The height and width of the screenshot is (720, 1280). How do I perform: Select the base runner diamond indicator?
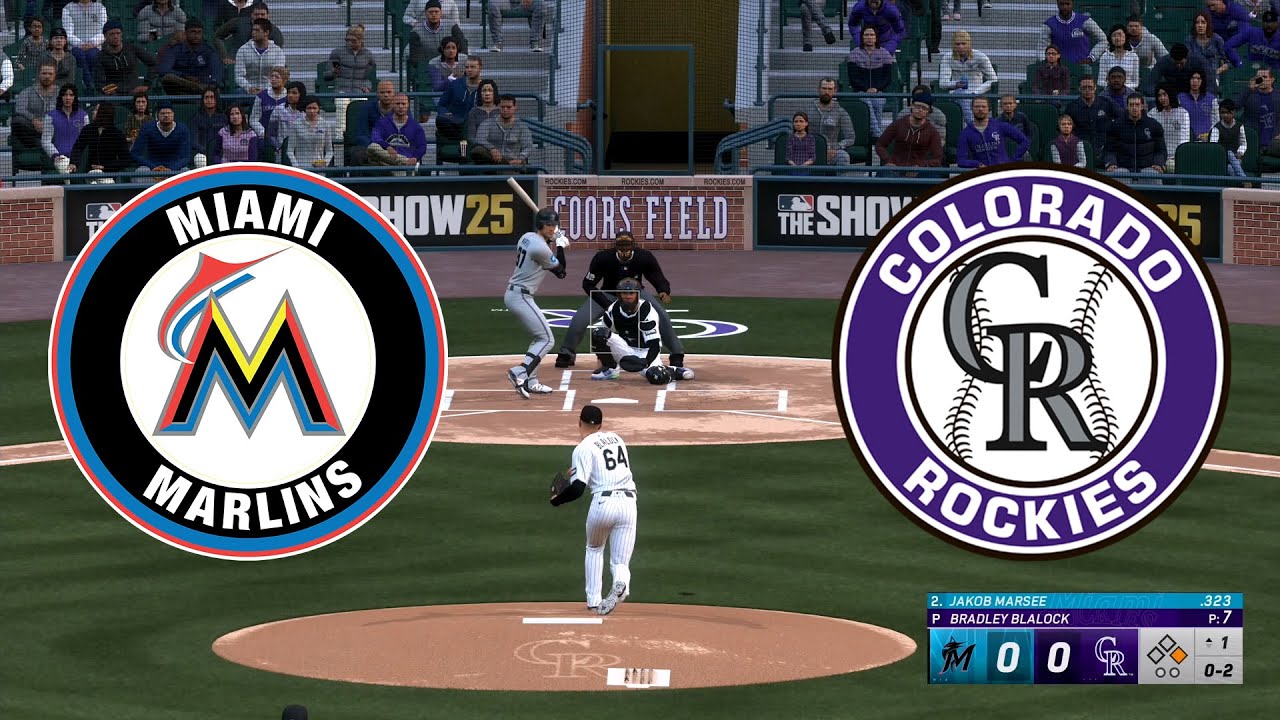click(x=1167, y=648)
